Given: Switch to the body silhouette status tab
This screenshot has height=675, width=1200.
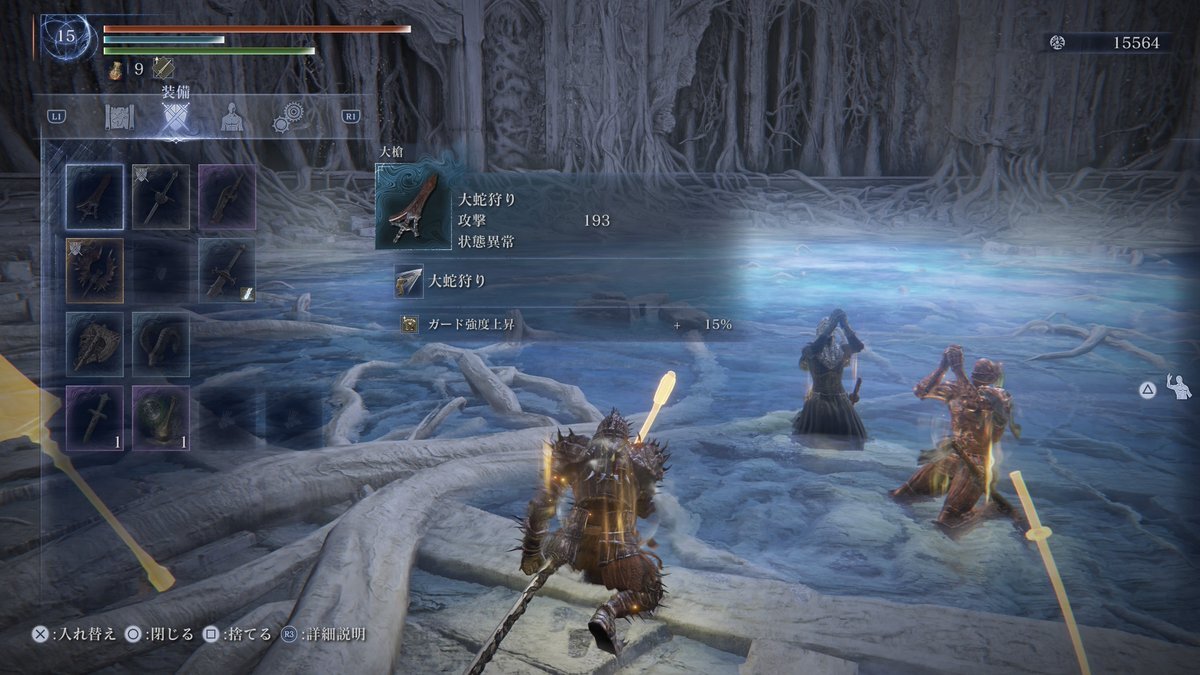Looking at the screenshot, I should click(x=233, y=118).
